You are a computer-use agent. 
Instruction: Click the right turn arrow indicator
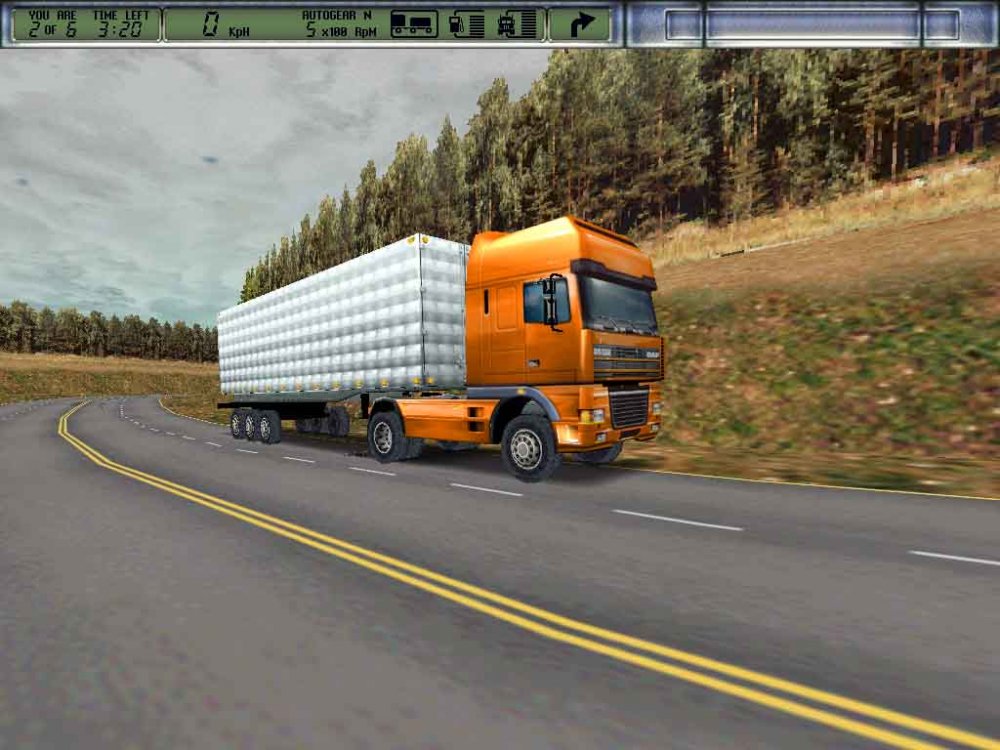(x=581, y=24)
